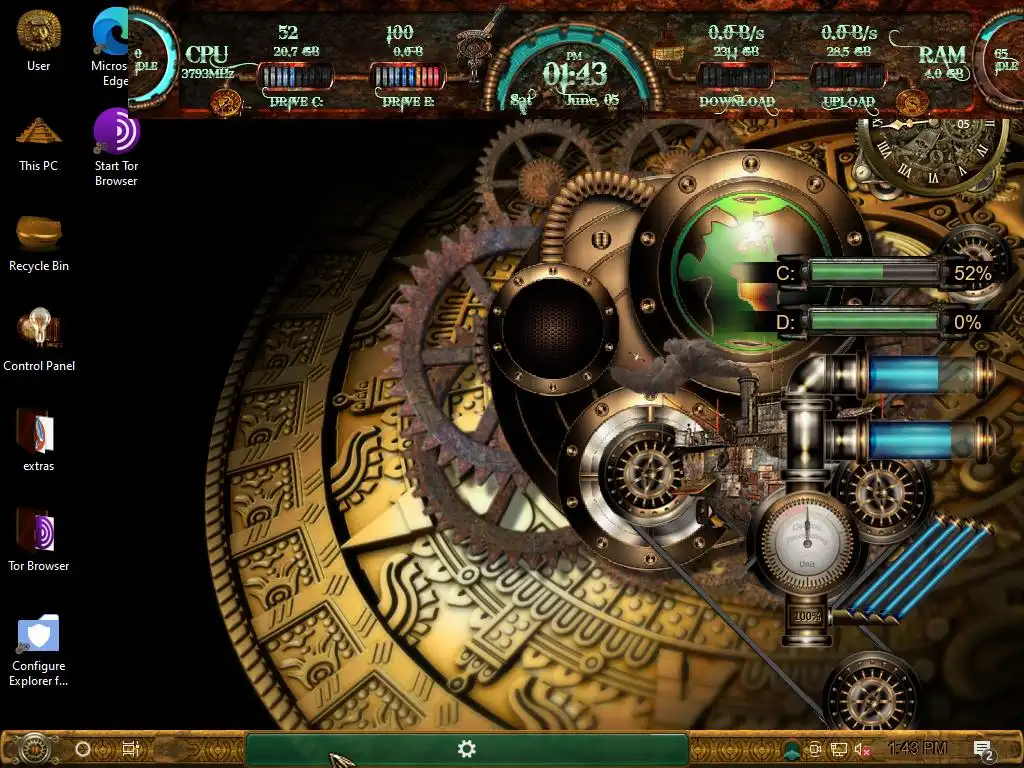
Task: Click the Cortana circle on the taskbar
Action: (x=83, y=748)
